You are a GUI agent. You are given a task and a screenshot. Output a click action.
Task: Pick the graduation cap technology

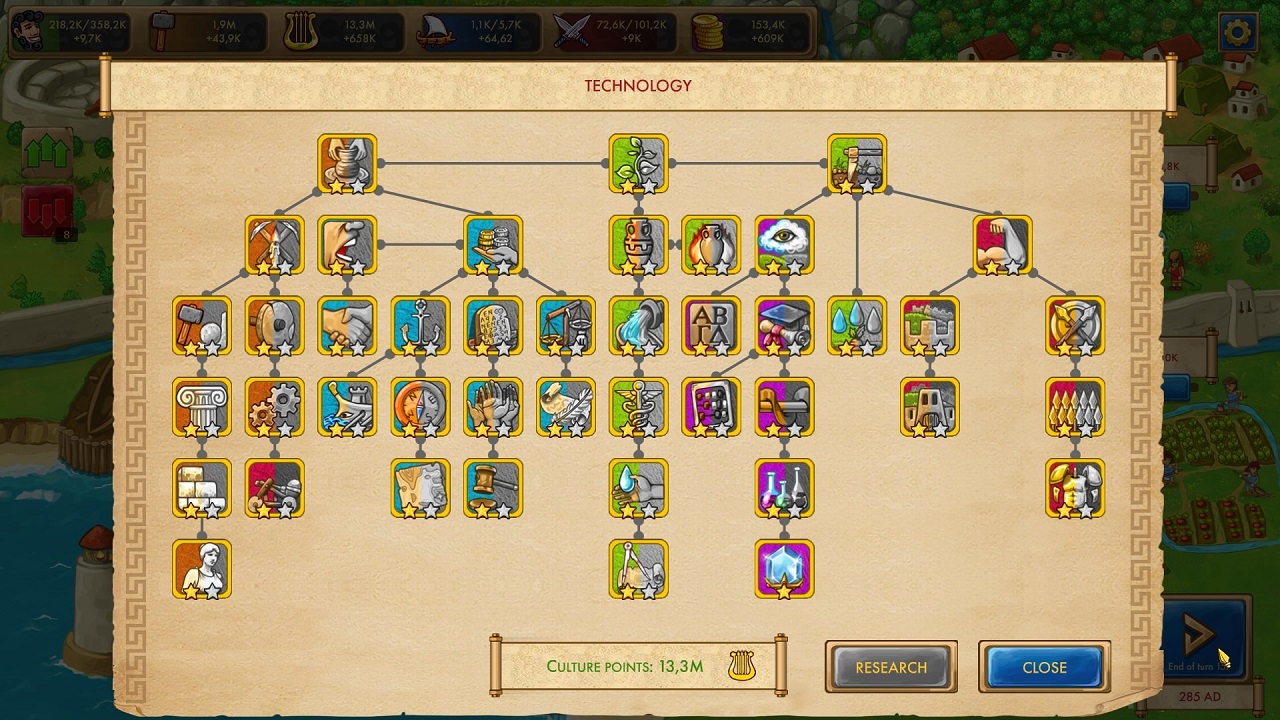tap(784, 326)
